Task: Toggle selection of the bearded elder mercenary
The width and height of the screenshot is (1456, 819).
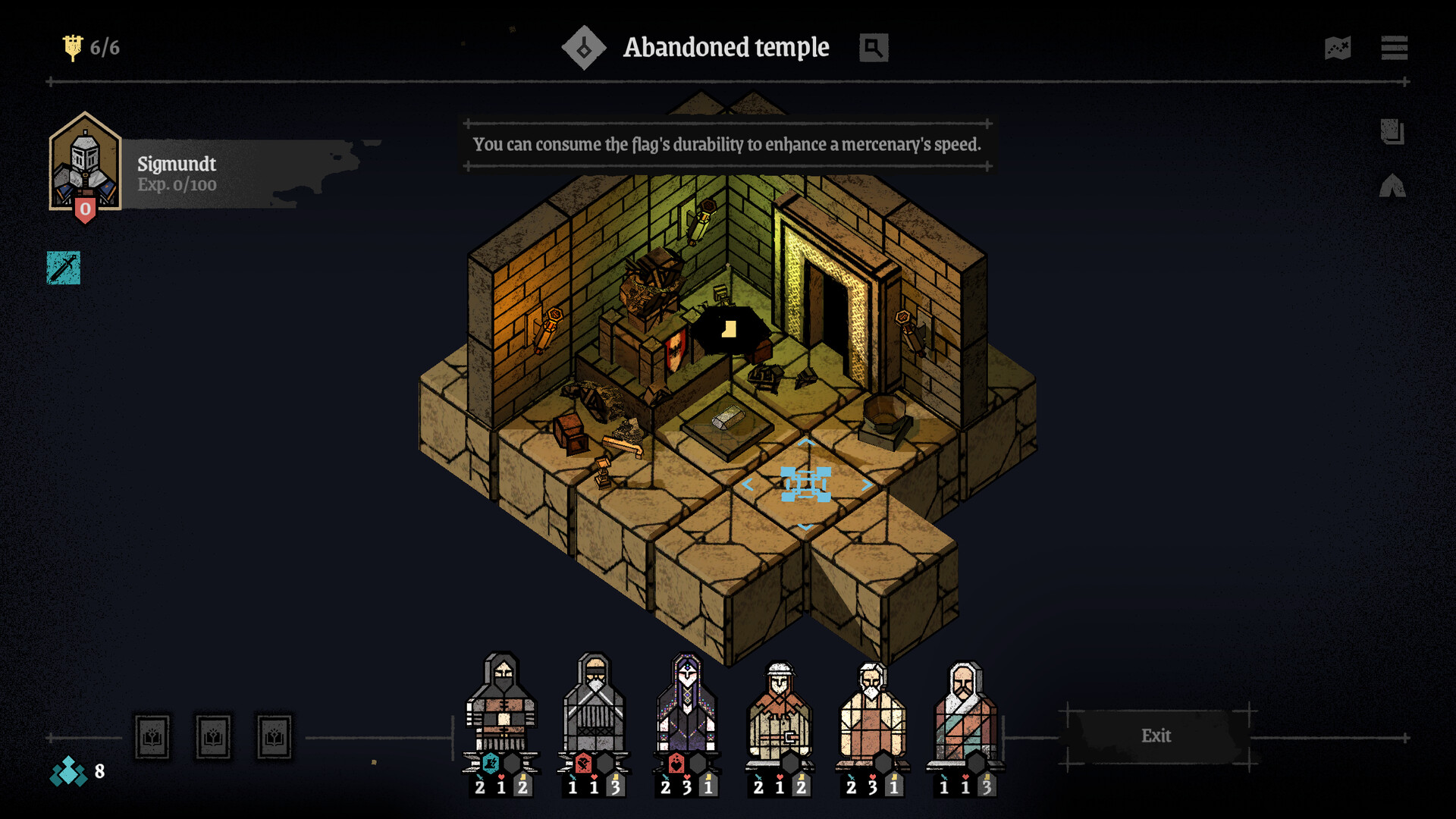Action: pyautogui.click(x=874, y=705)
